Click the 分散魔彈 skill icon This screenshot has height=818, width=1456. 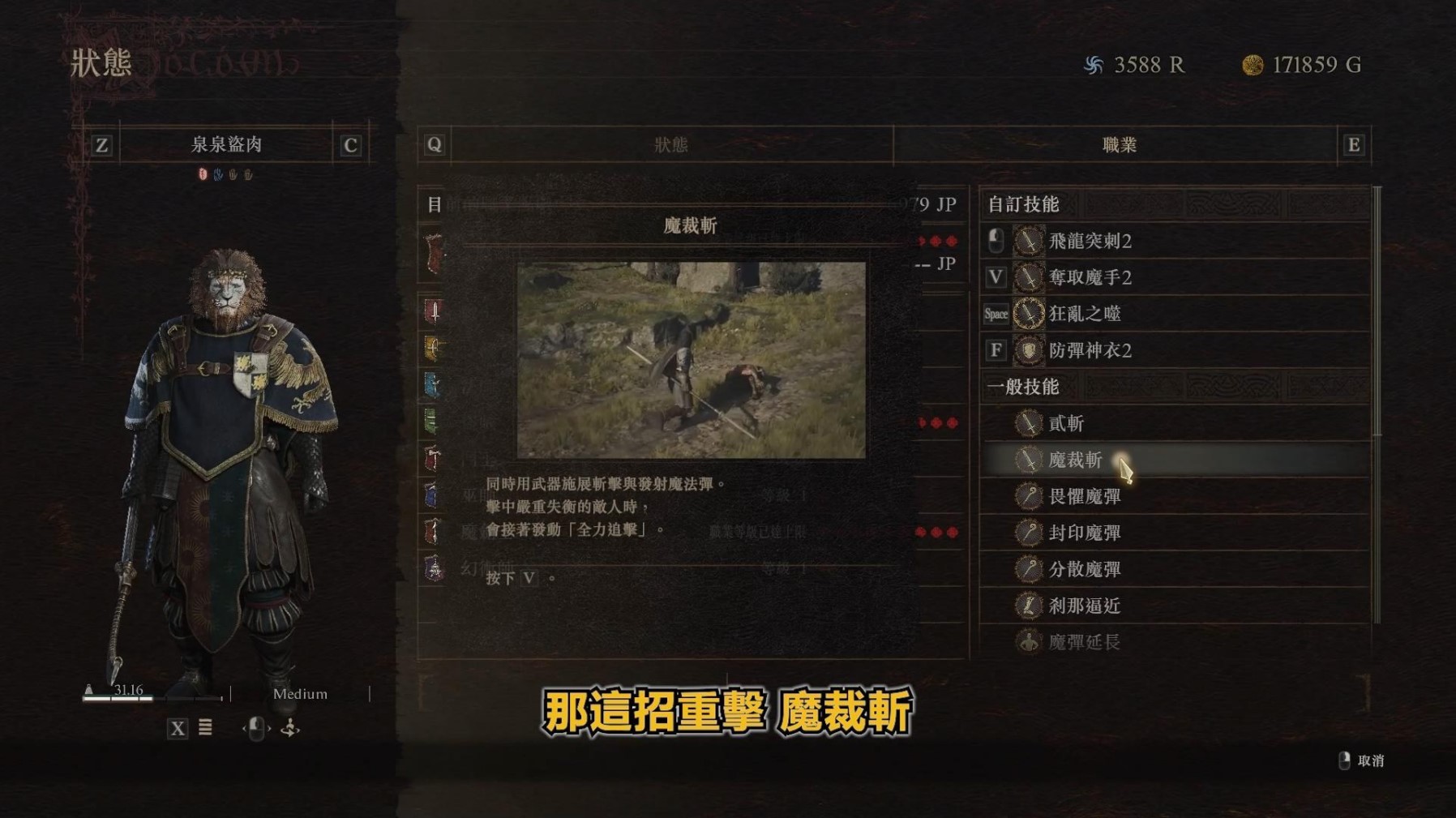pyautogui.click(x=1028, y=570)
